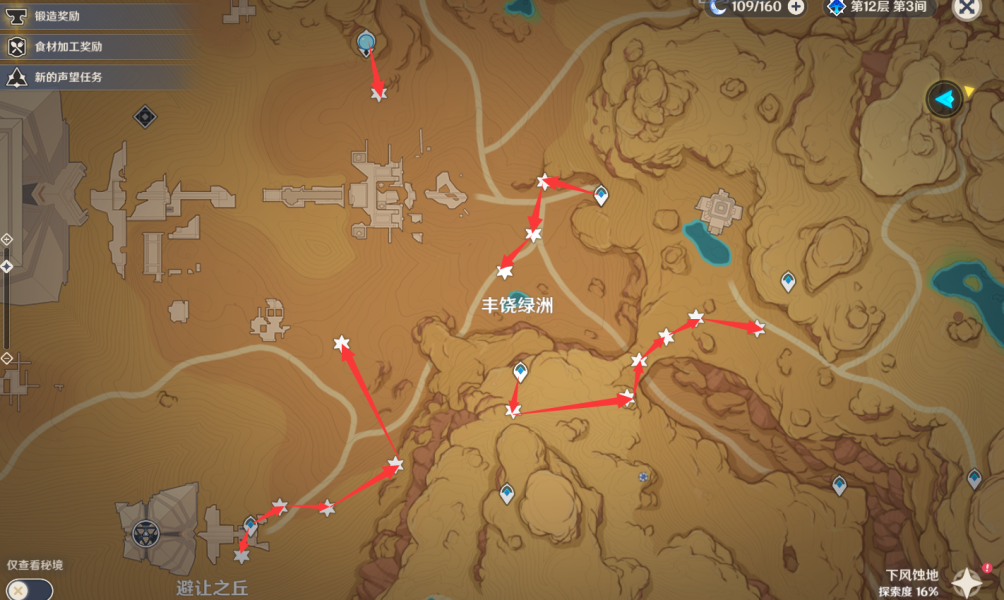The height and width of the screenshot is (600, 1004).
Task: Click the zoom-in plus on the map slider
Action: pyautogui.click(x=7, y=240)
